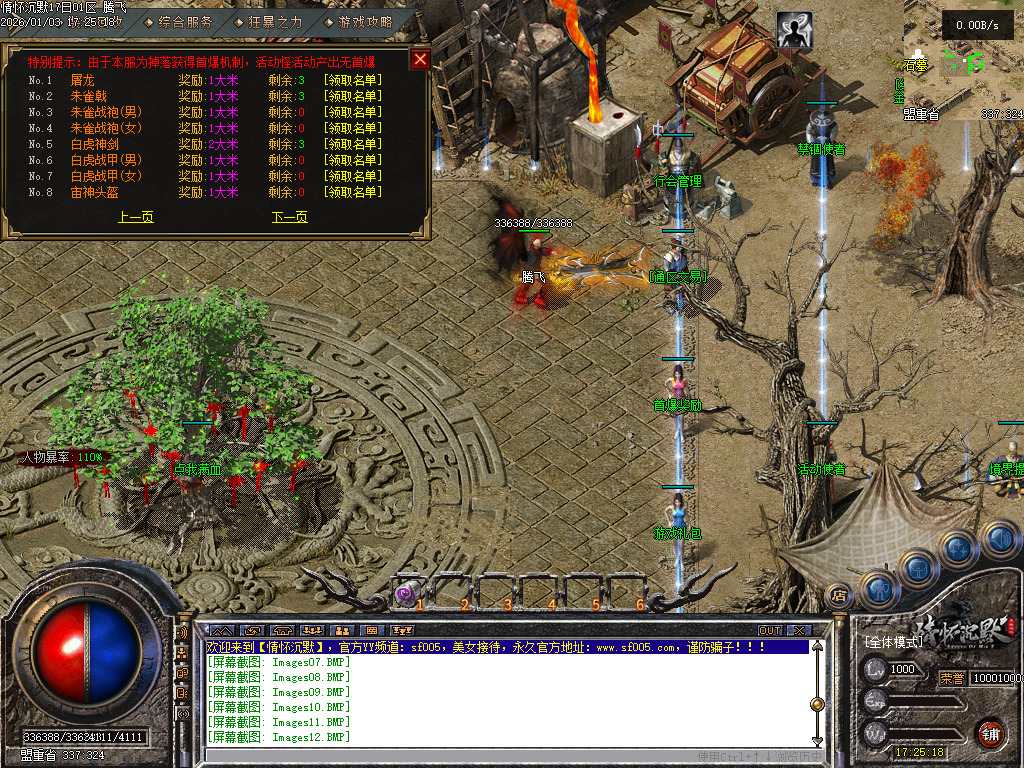Image resolution: width=1024 pixels, height=768 pixels.
Task: Click the chat scrollbar handle
Action: [x=817, y=704]
